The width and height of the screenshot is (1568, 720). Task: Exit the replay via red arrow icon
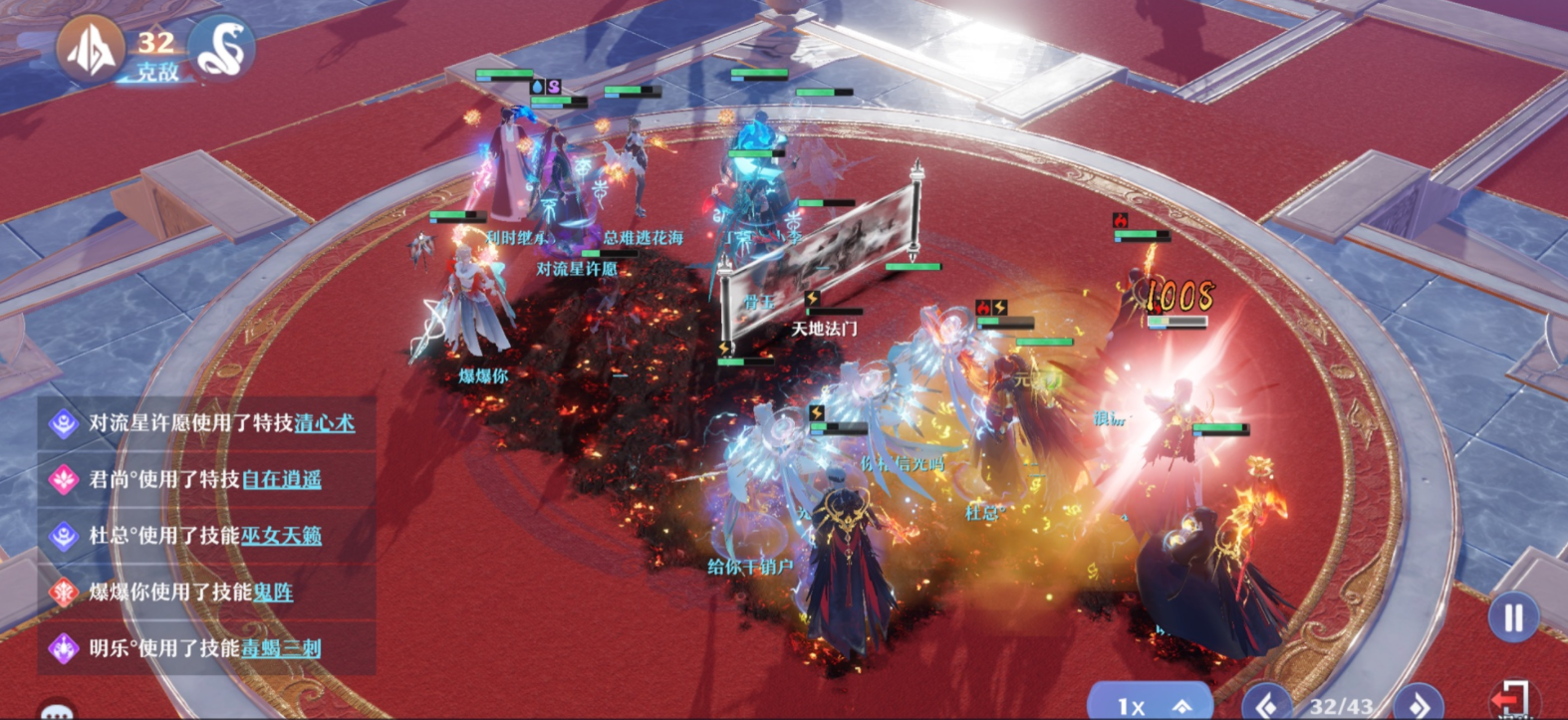tap(1511, 697)
